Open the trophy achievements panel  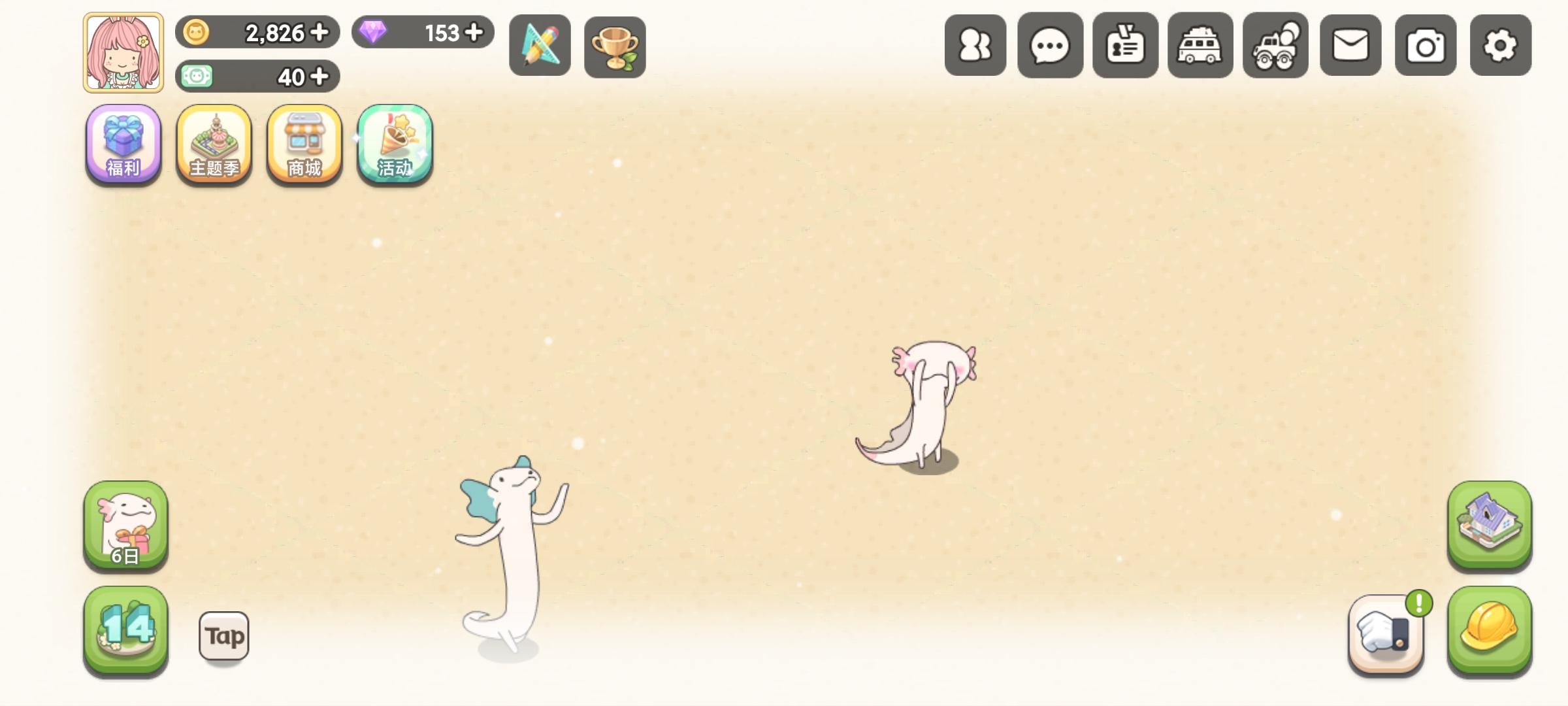pyautogui.click(x=614, y=44)
